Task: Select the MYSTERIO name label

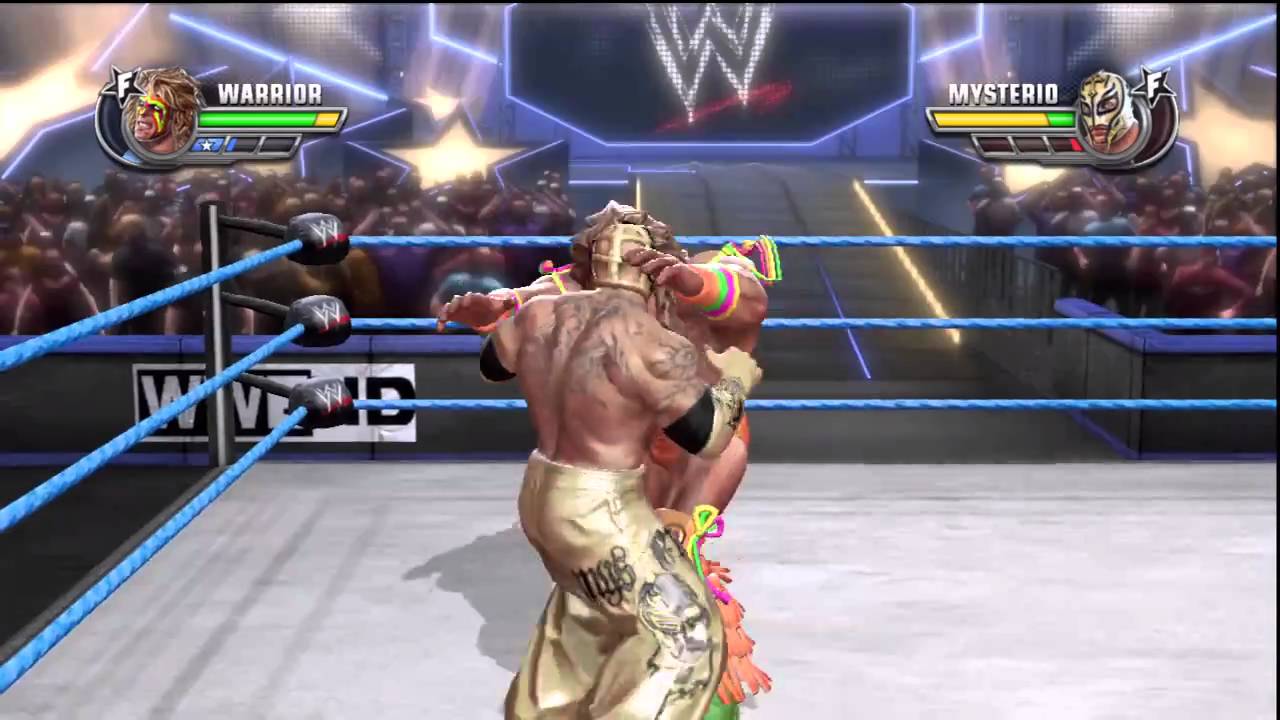Action: coord(1004,92)
